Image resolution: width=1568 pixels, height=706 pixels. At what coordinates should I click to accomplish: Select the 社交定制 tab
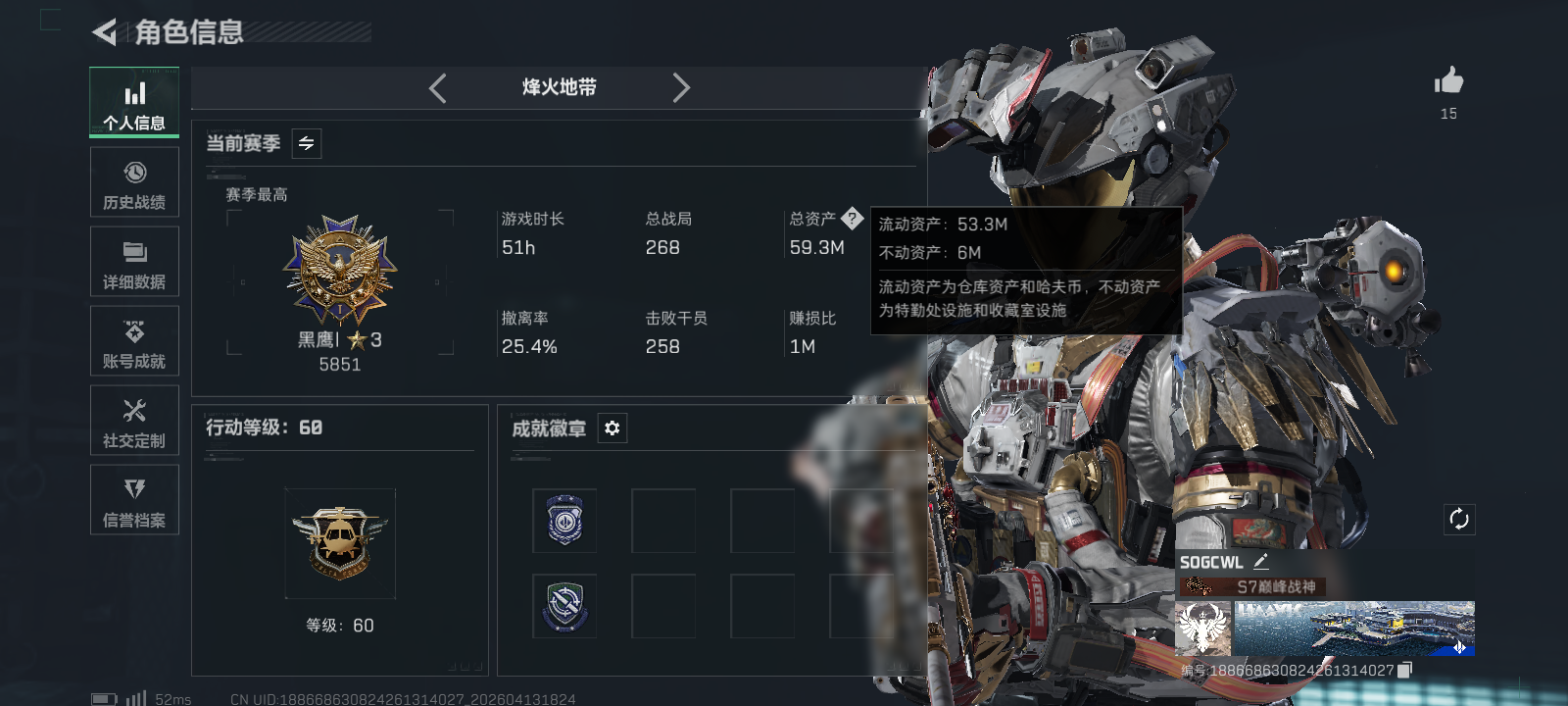point(134,421)
